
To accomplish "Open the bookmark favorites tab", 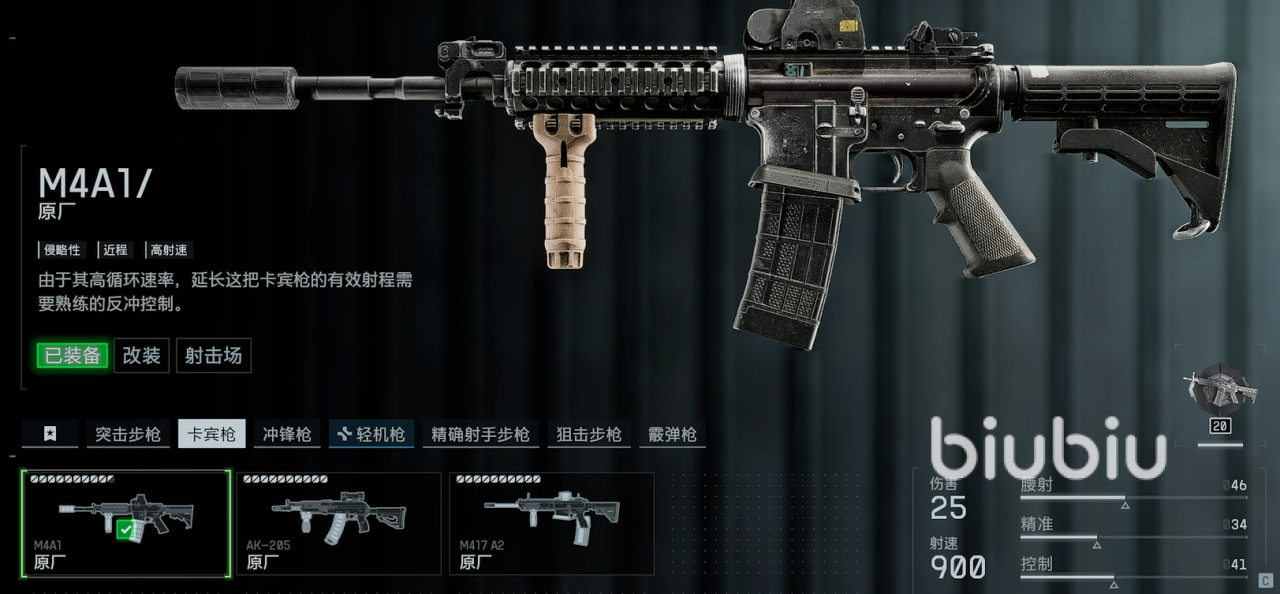I will (x=50, y=434).
